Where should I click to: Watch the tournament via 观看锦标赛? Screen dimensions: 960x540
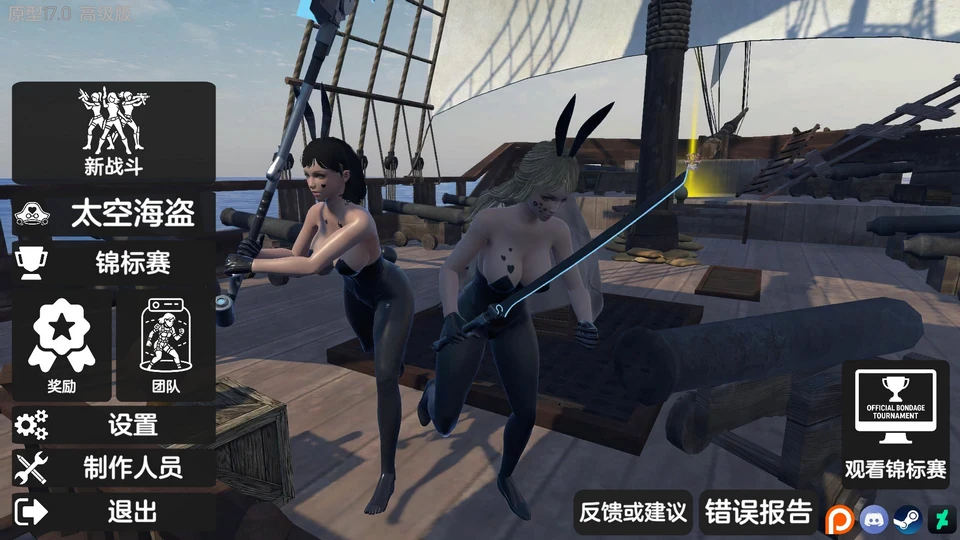(895, 423)
